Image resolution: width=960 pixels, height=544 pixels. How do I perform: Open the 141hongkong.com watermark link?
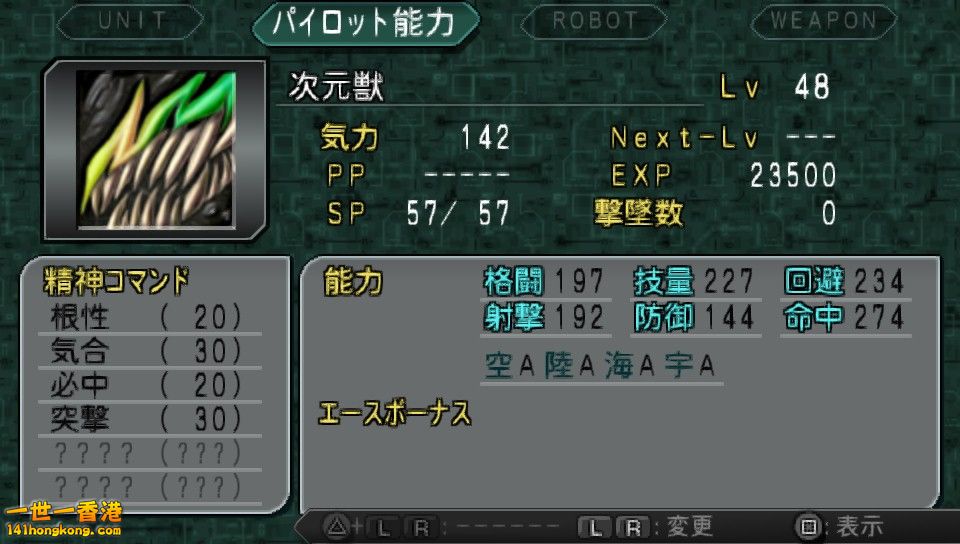(62, 521)
